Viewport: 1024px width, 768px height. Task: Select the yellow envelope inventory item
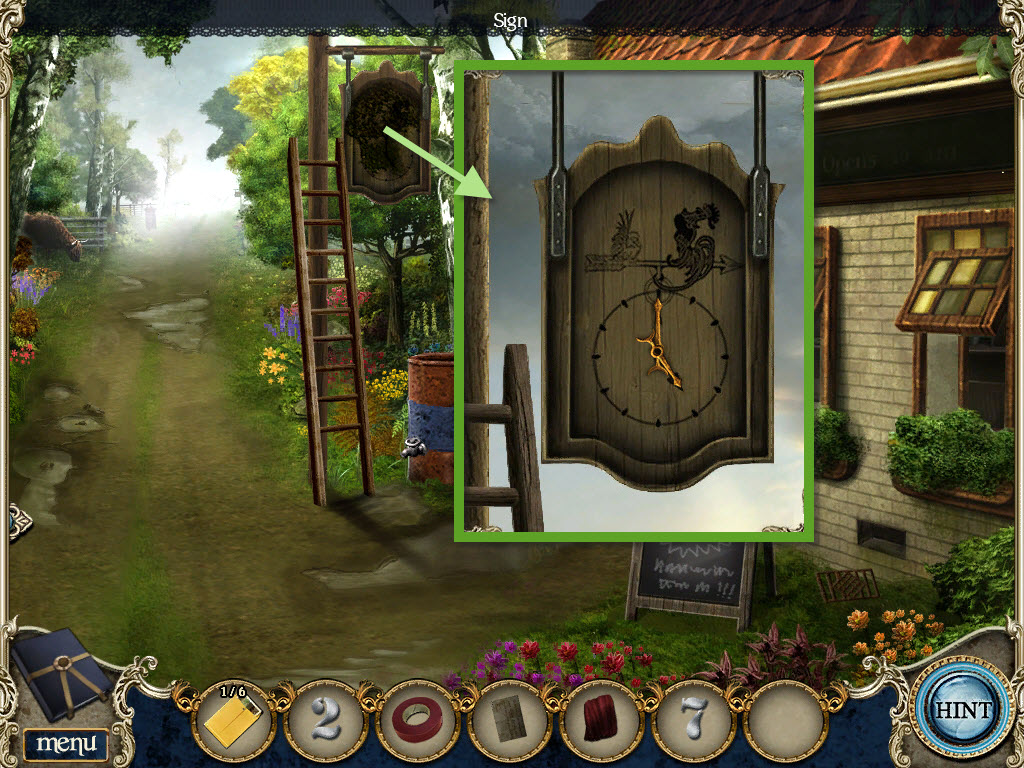pos(233,719)
